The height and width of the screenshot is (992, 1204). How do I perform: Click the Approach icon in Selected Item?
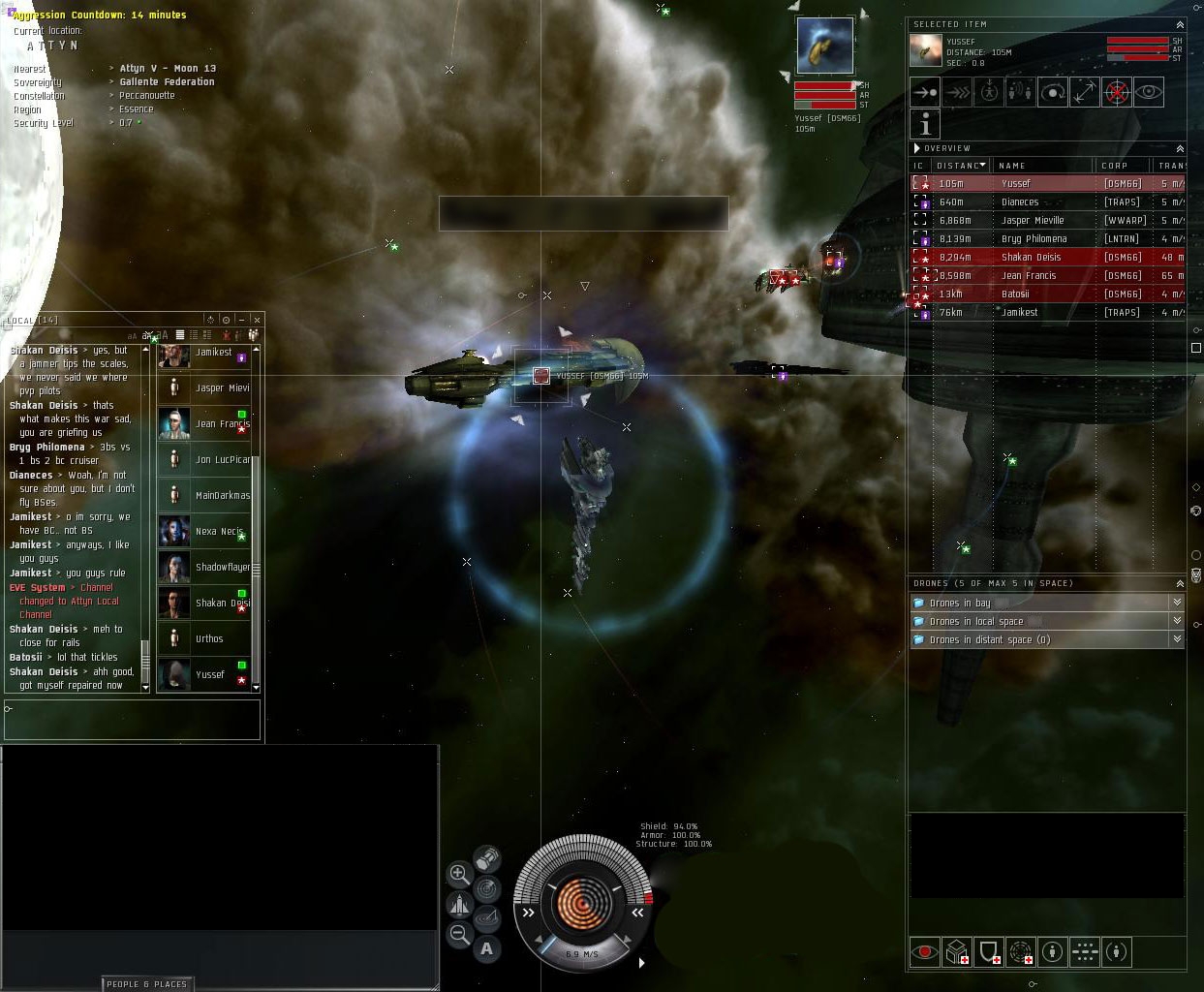pos(925,92)
